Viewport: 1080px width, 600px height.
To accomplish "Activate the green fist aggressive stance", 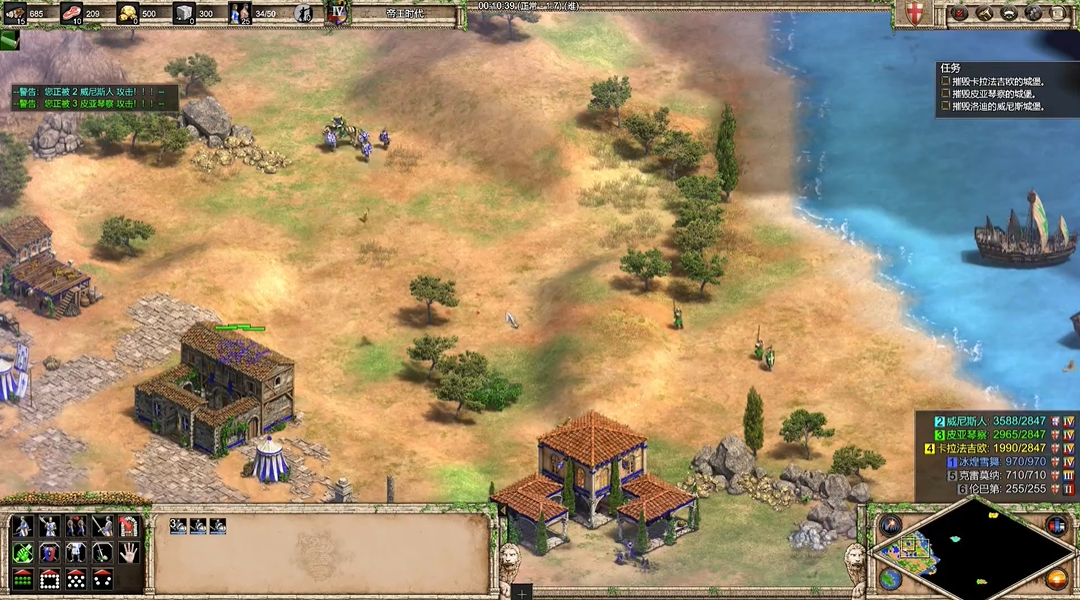I will (21, 552).
